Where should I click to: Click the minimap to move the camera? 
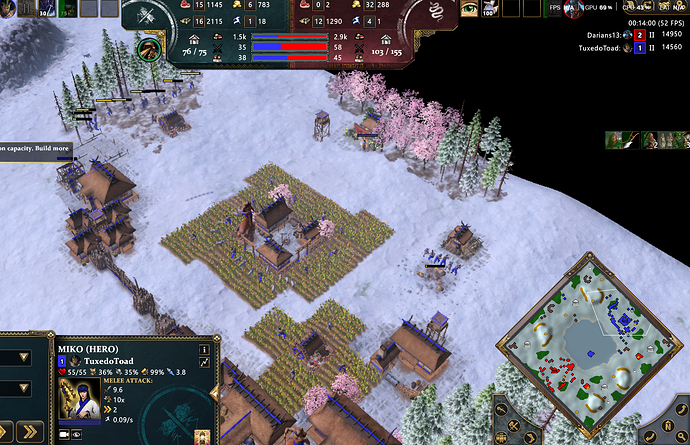pyautogui.click(x=589, y=353)
